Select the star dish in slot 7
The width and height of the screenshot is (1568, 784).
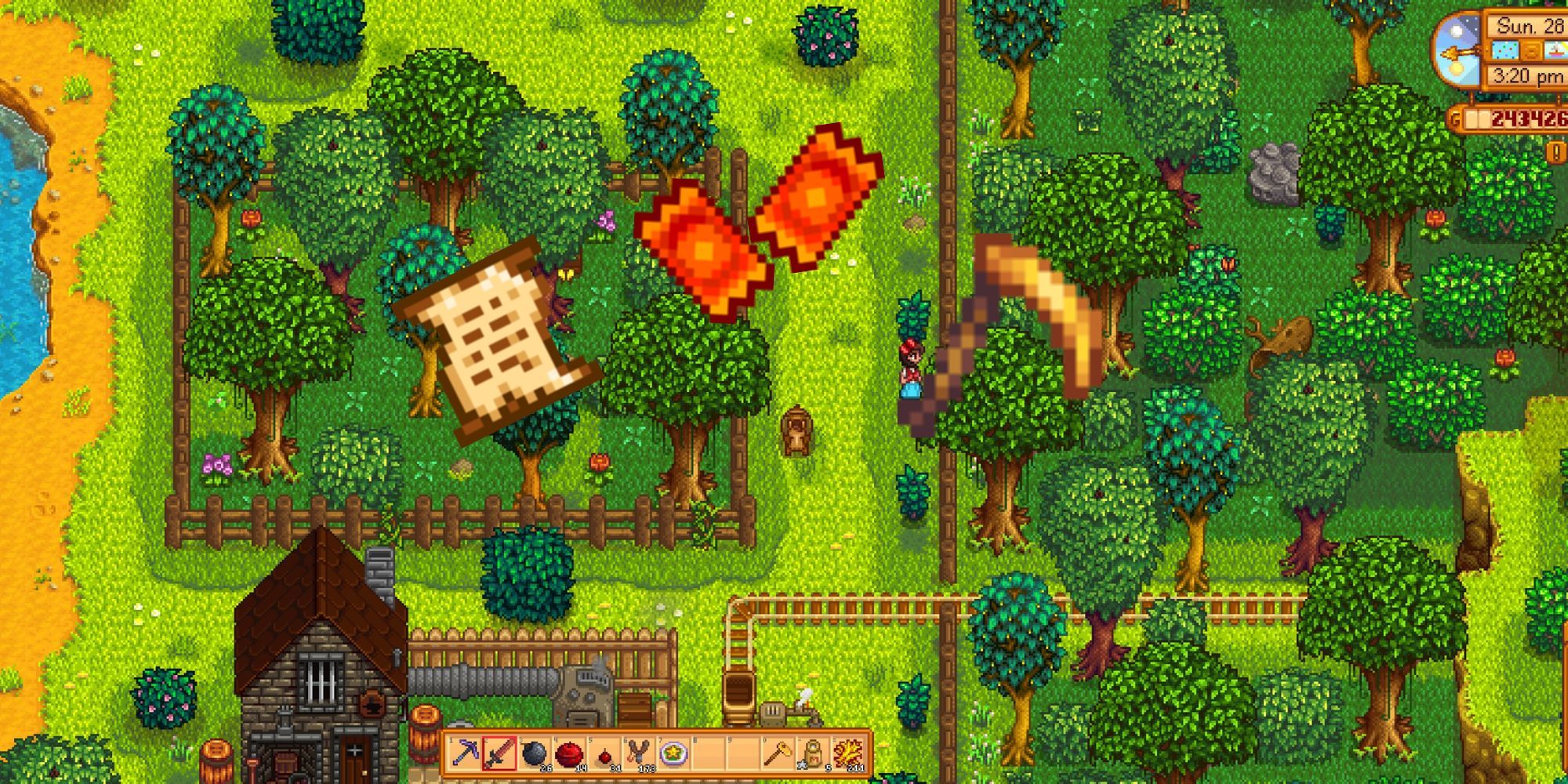[673, 753]
